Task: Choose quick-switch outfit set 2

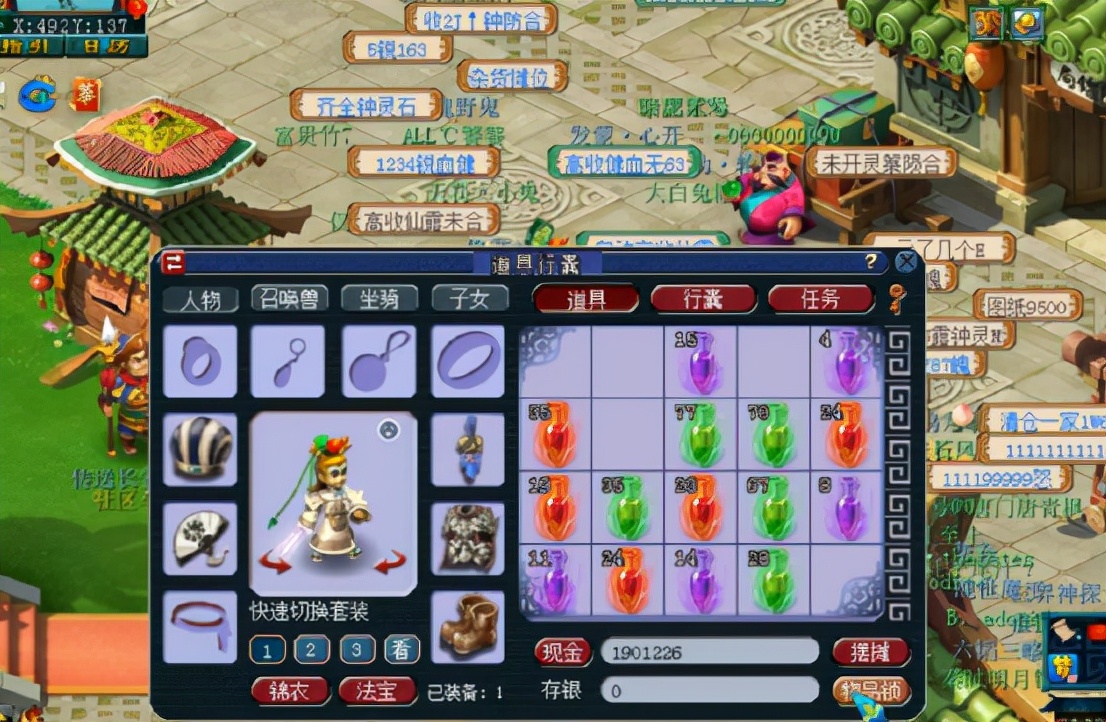Action: pyautogui.click(x=312, y=650)
